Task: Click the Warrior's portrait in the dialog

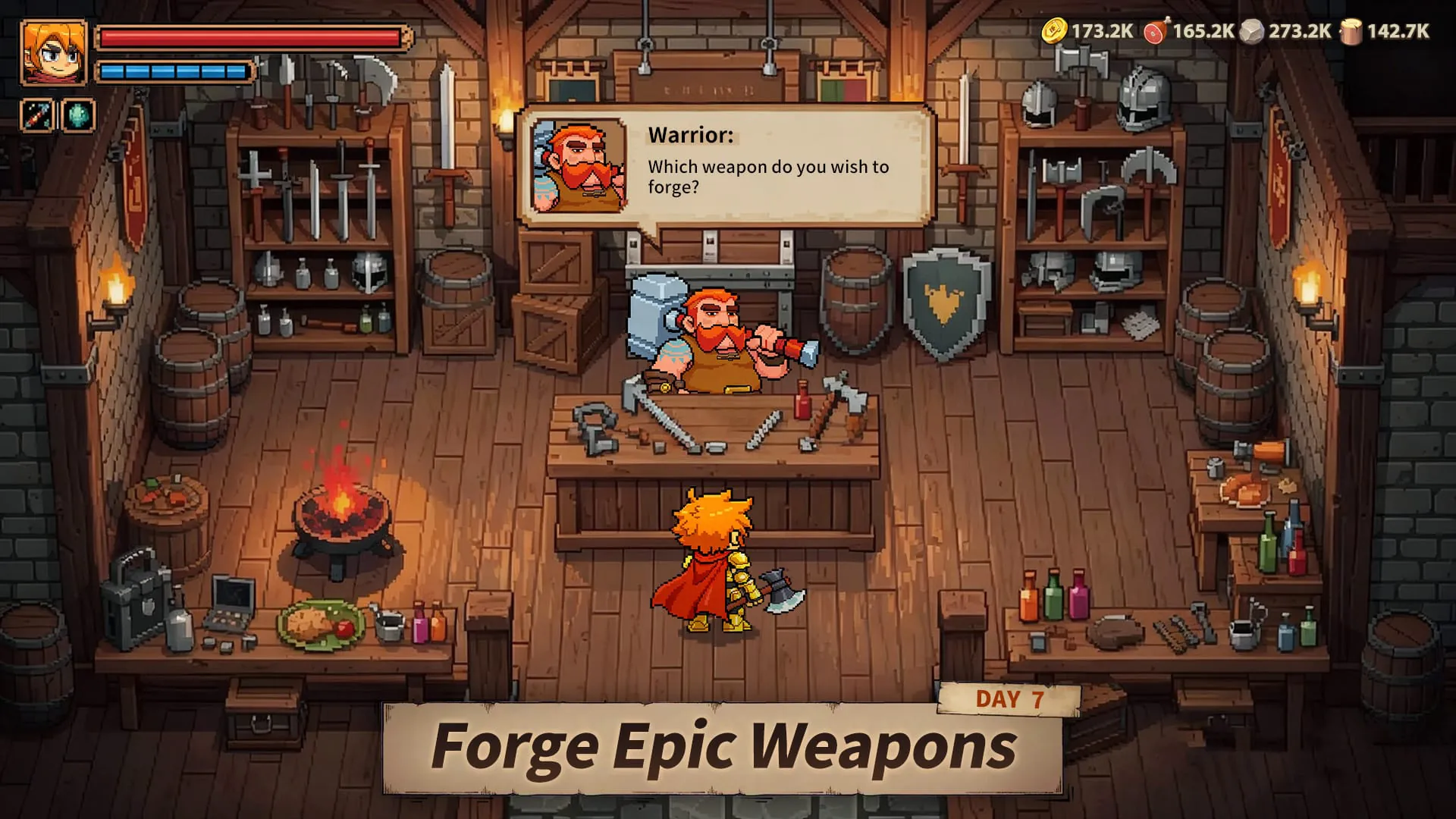Action: click(579, 166)
